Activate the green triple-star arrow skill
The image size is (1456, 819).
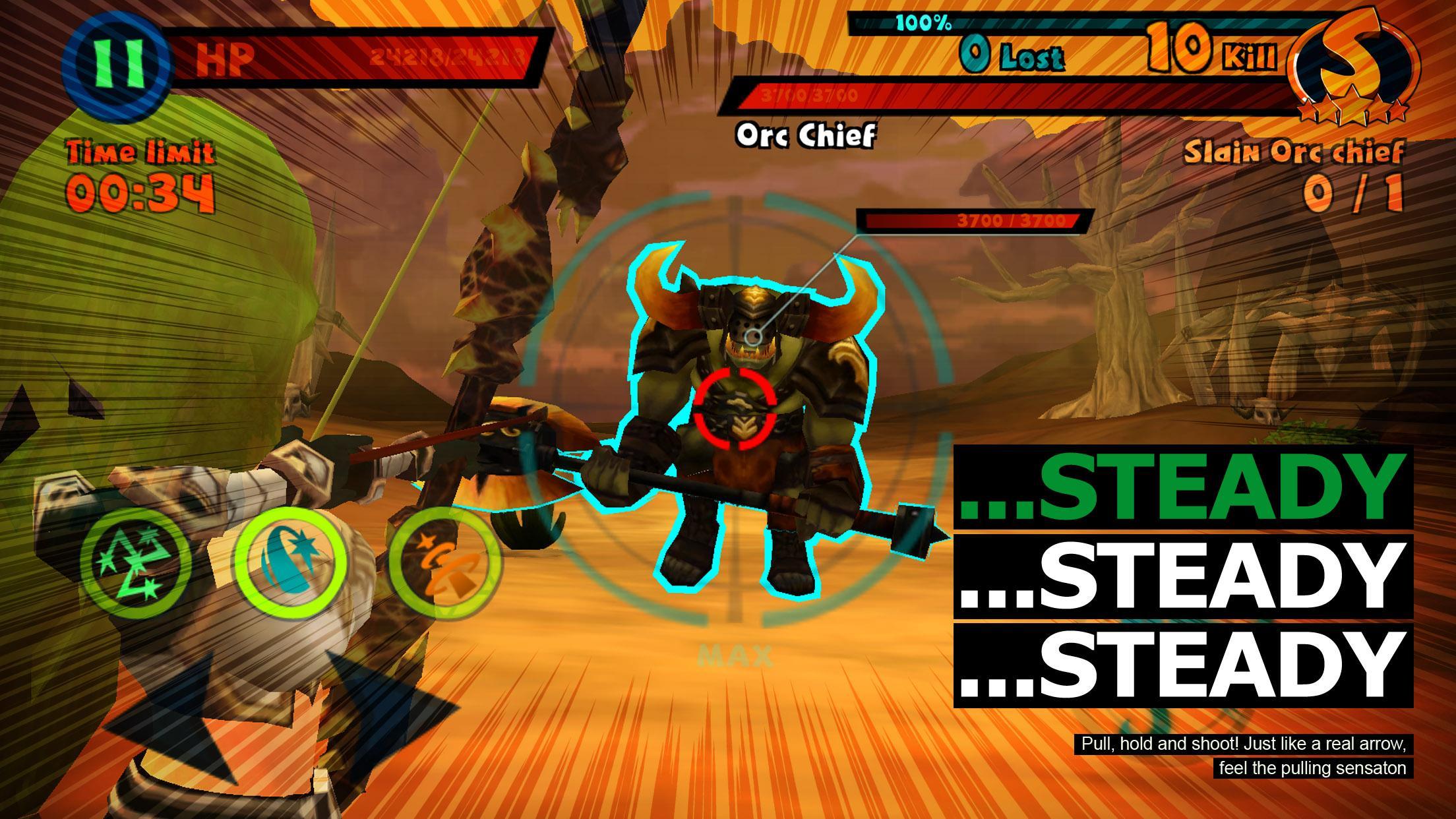[x=136, y=562]
